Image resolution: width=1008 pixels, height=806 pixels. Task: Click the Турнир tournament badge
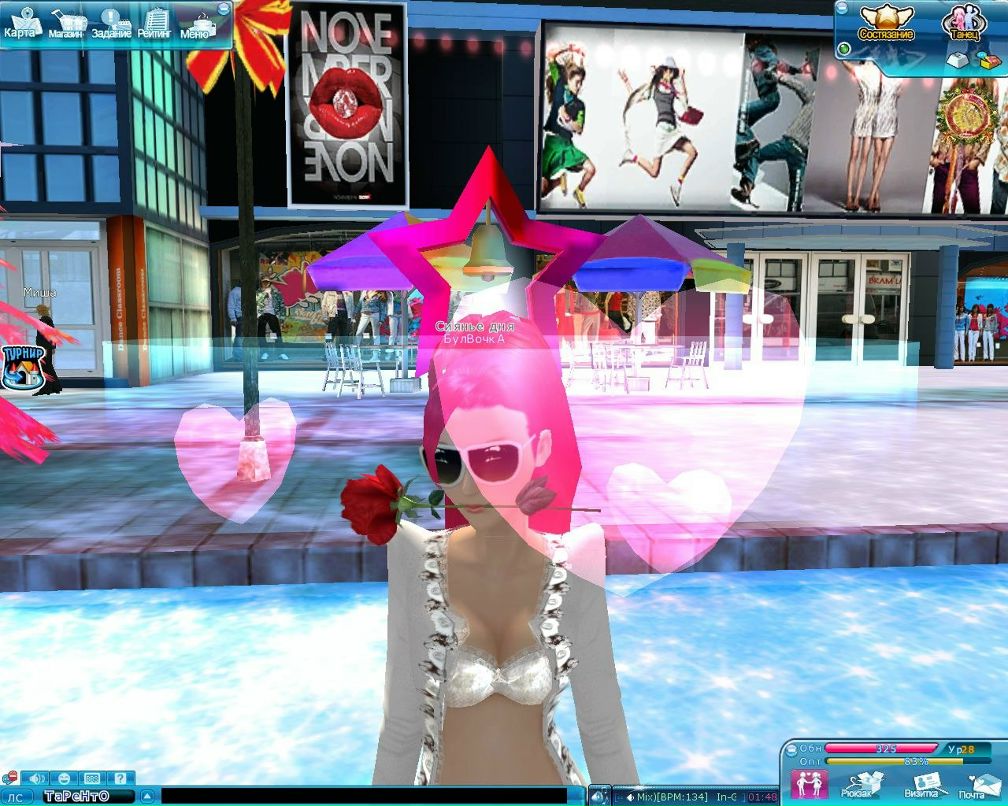pos(18,367)
